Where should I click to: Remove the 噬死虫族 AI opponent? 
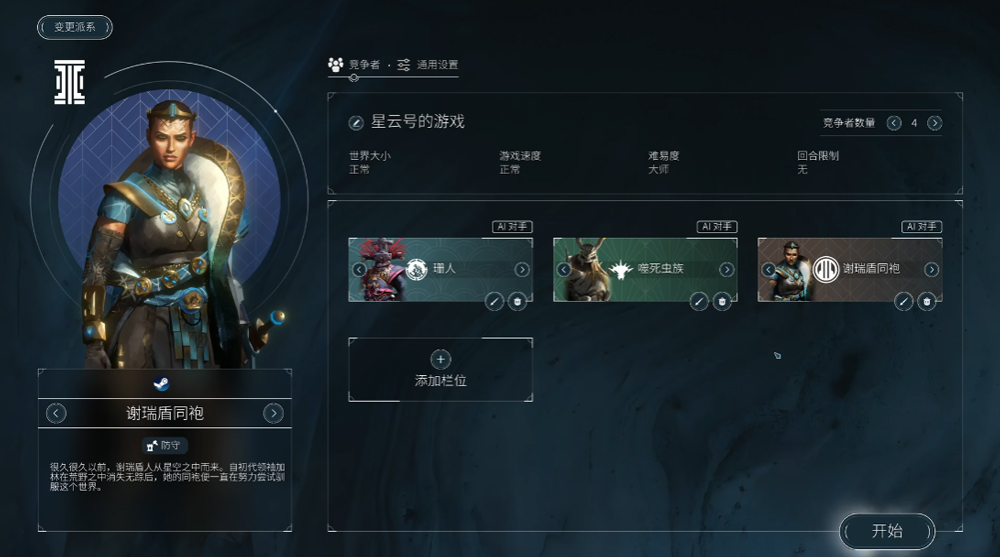click(722, 301)
